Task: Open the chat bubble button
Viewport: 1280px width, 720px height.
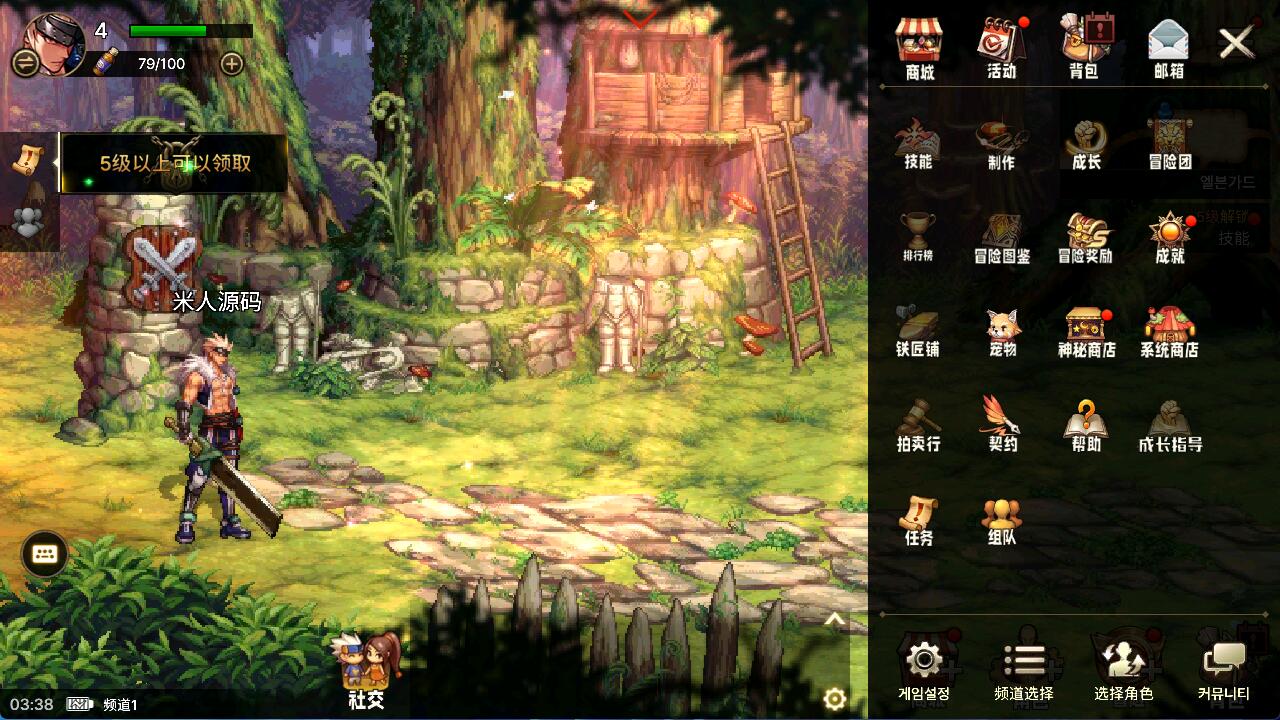Action: (44, 553)
